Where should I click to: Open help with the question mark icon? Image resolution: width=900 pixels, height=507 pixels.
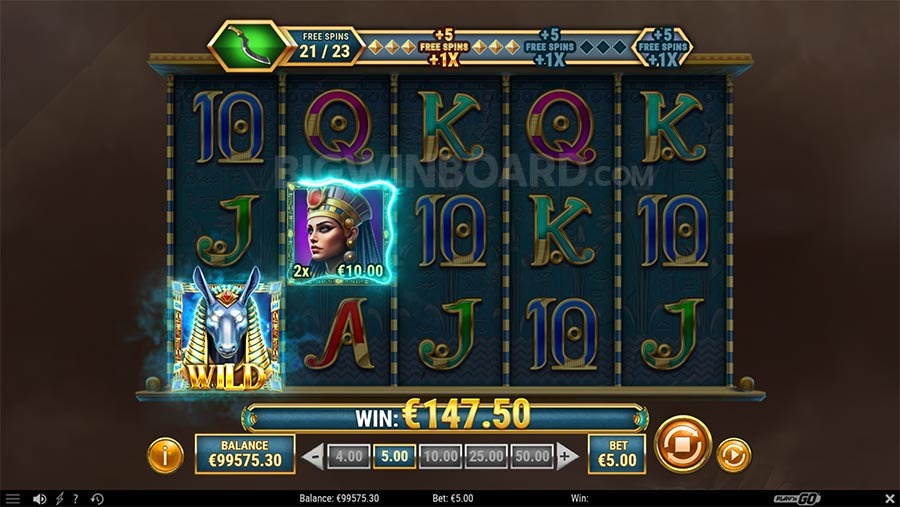(75, 498)
